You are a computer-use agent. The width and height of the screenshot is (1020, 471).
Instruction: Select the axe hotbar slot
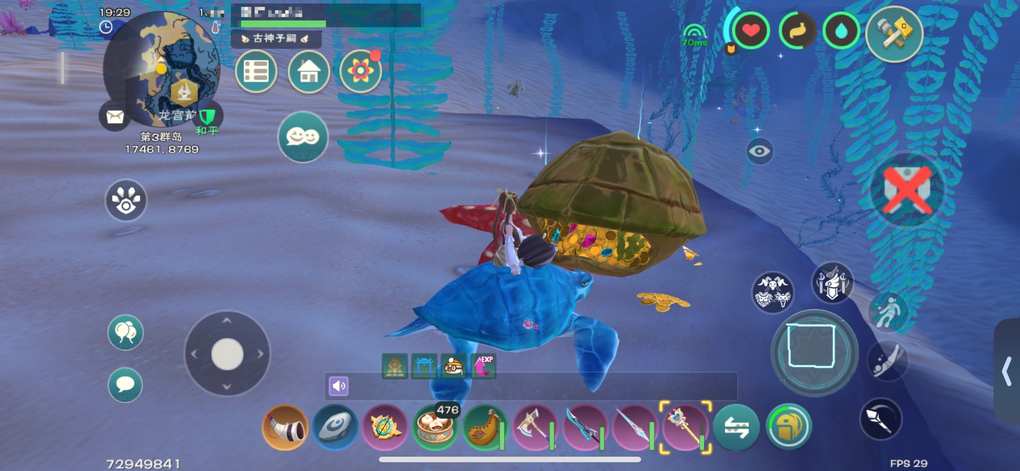click(x=534, y=428)
